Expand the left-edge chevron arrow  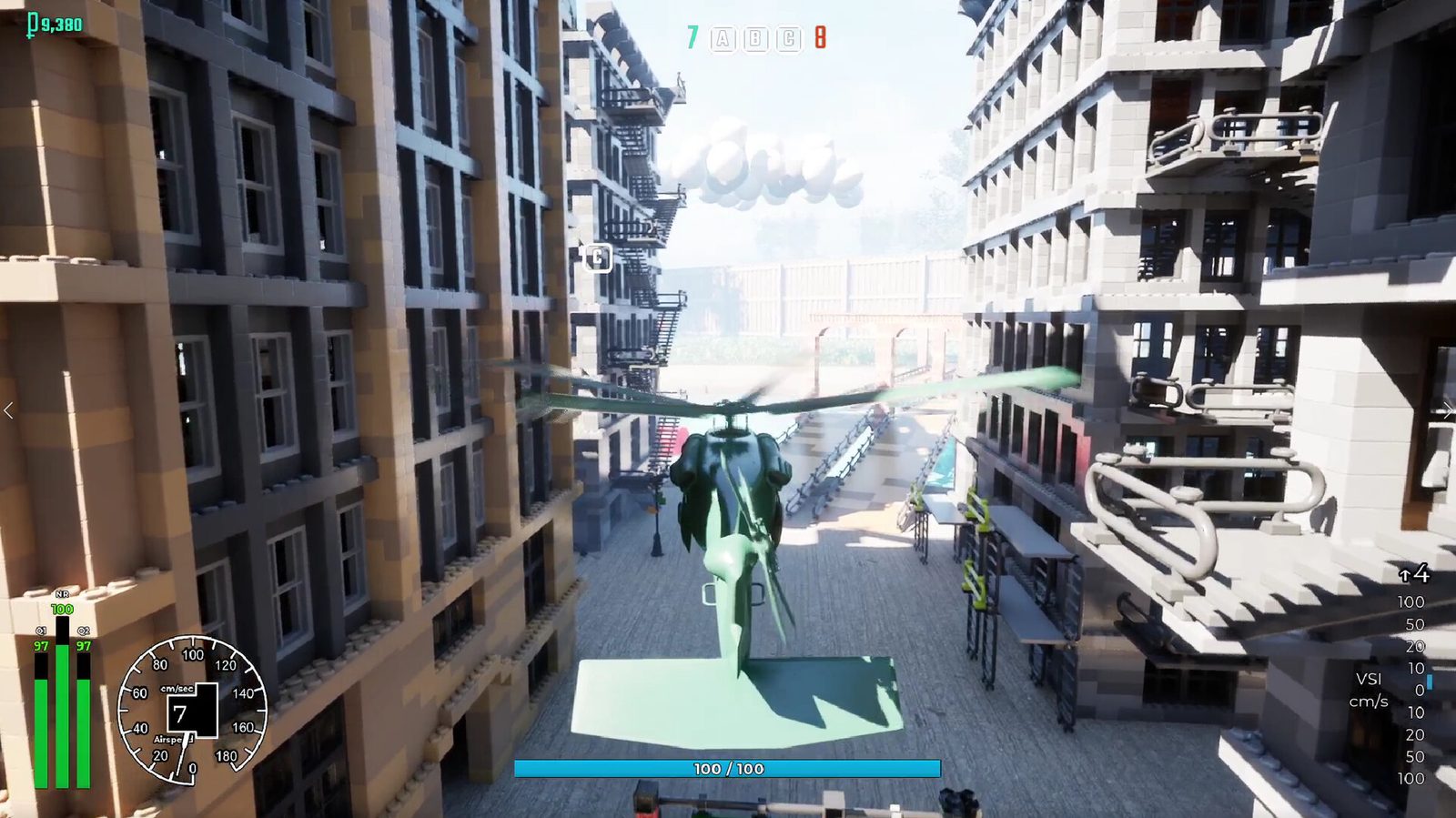tap(7, 409)
